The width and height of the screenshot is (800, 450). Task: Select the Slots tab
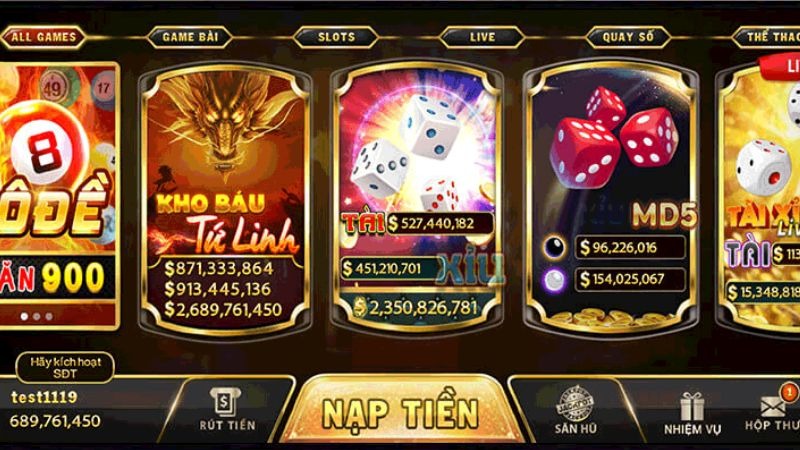(336, 38)
